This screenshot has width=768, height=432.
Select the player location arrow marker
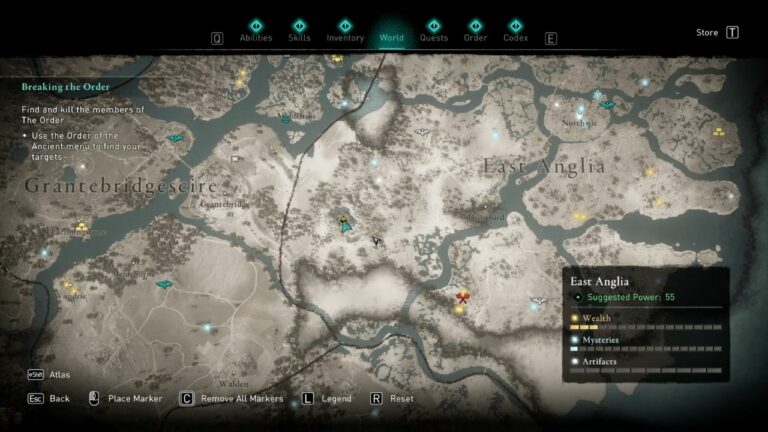pyautogui.click(x=345, y=227)
